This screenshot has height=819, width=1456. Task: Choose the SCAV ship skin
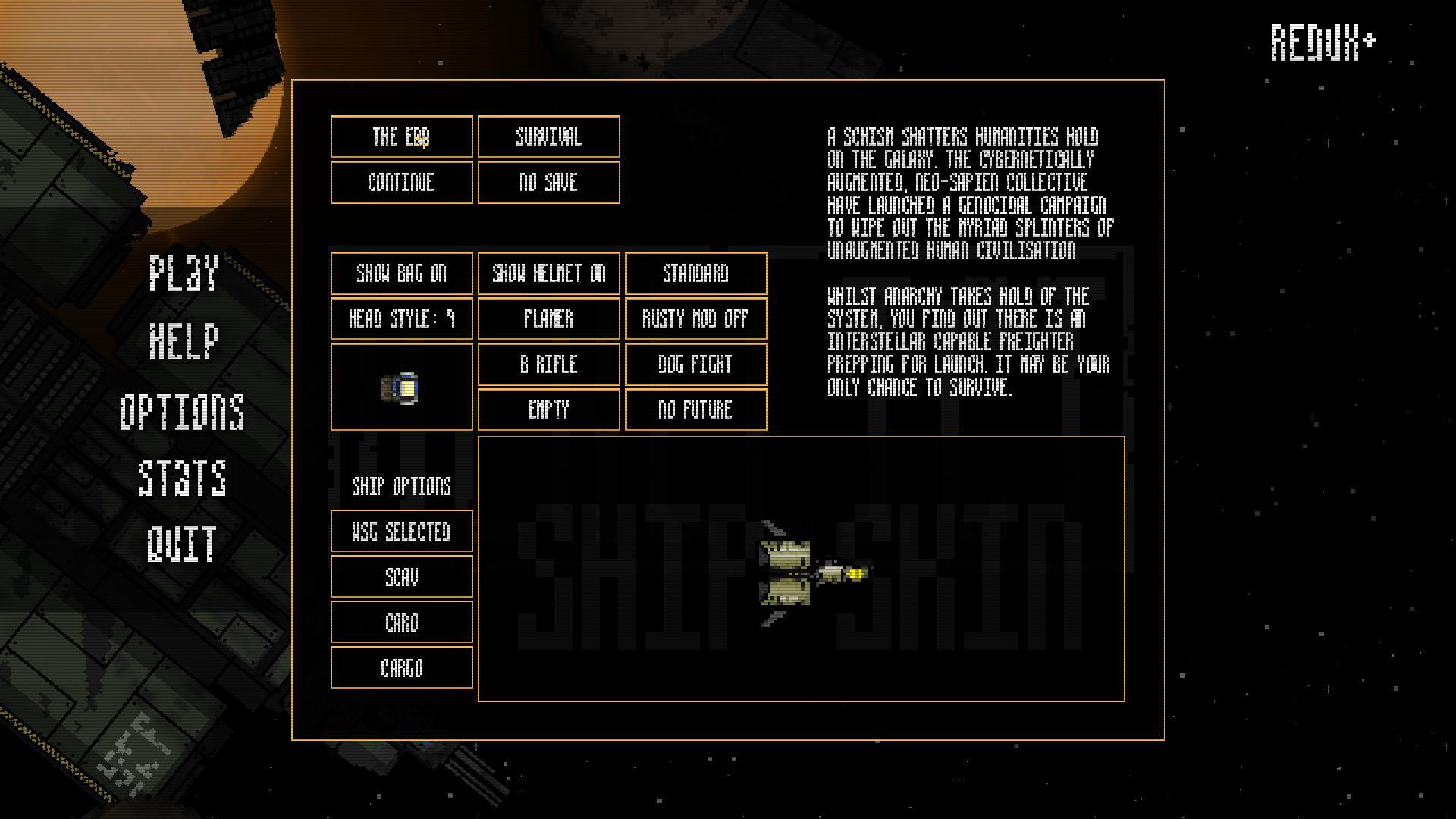pos(402,577)
